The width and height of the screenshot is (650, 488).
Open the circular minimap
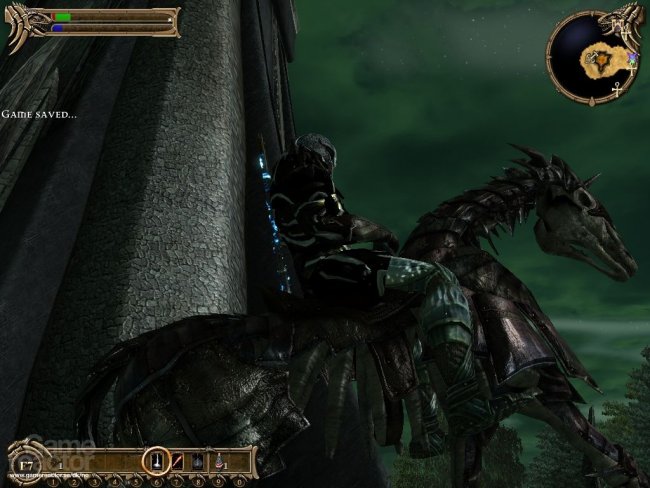[590, 56]
